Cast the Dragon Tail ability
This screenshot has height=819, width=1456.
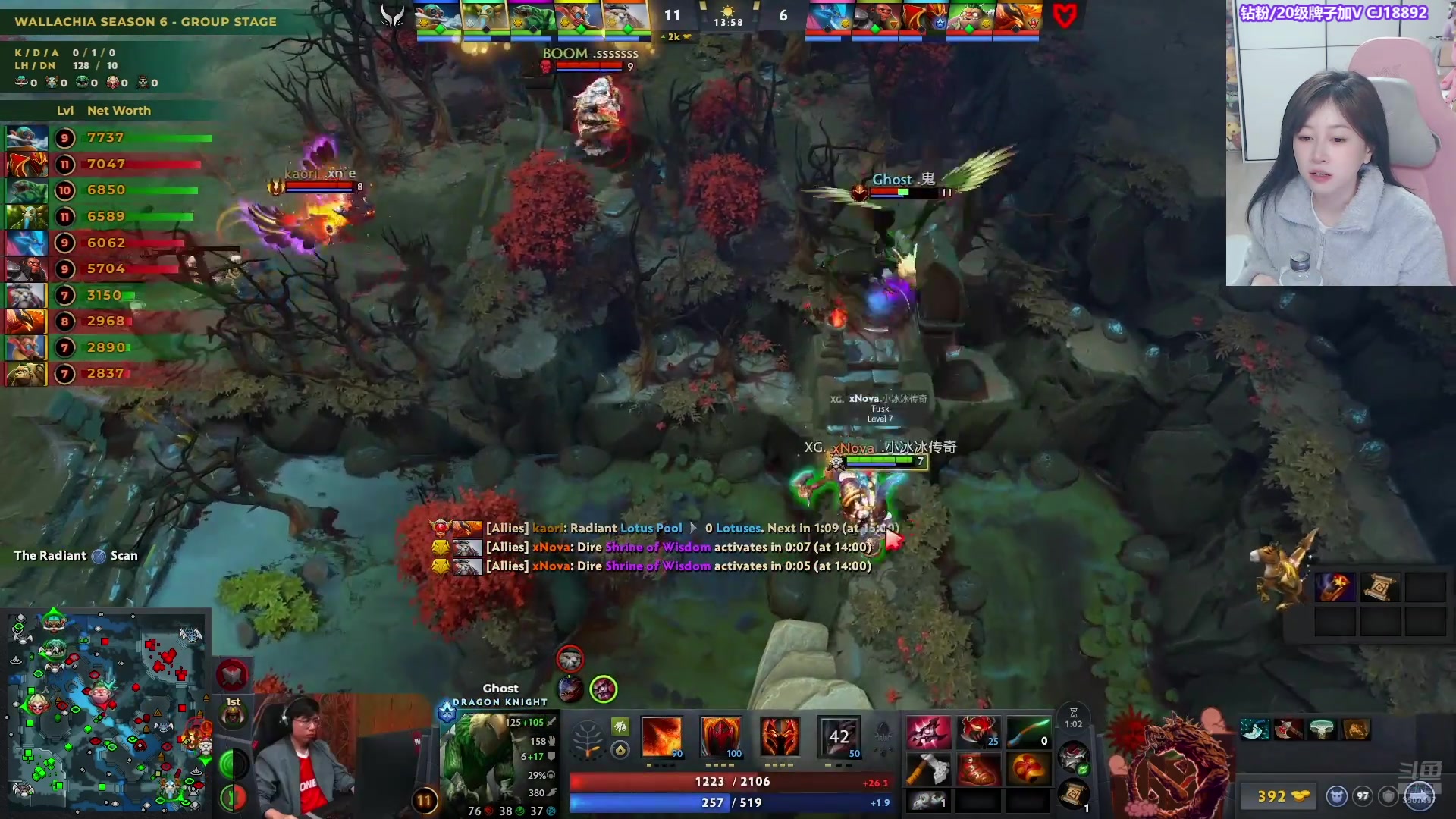[720, 736]
